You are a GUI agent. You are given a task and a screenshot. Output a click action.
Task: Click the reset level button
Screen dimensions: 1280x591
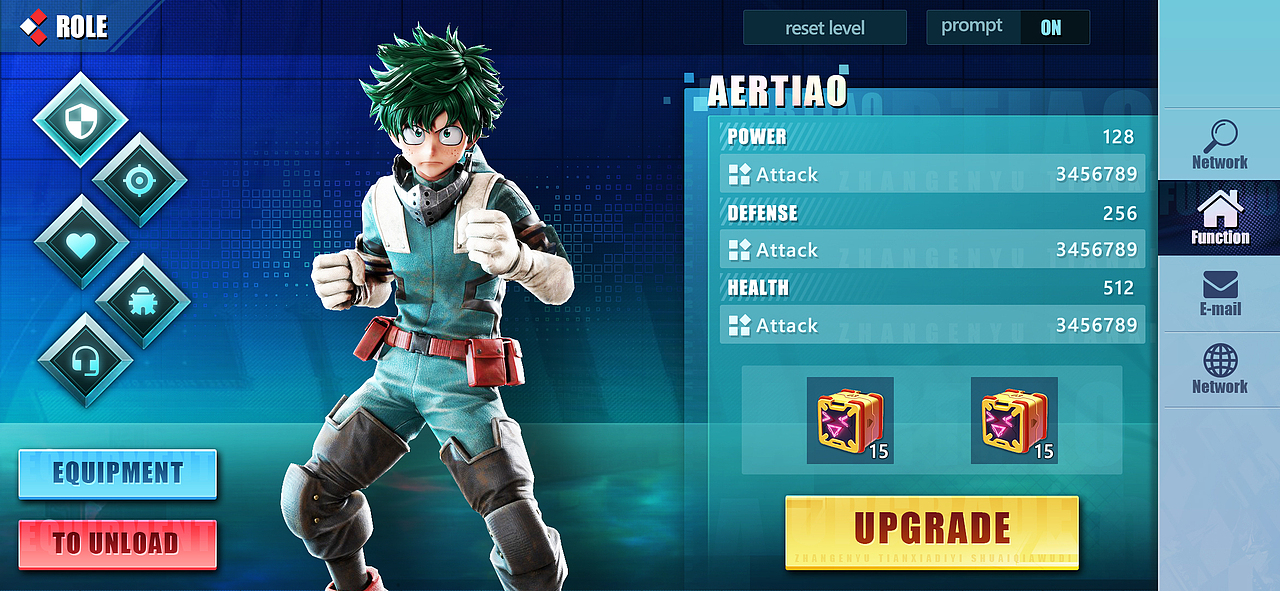(824, 28)
